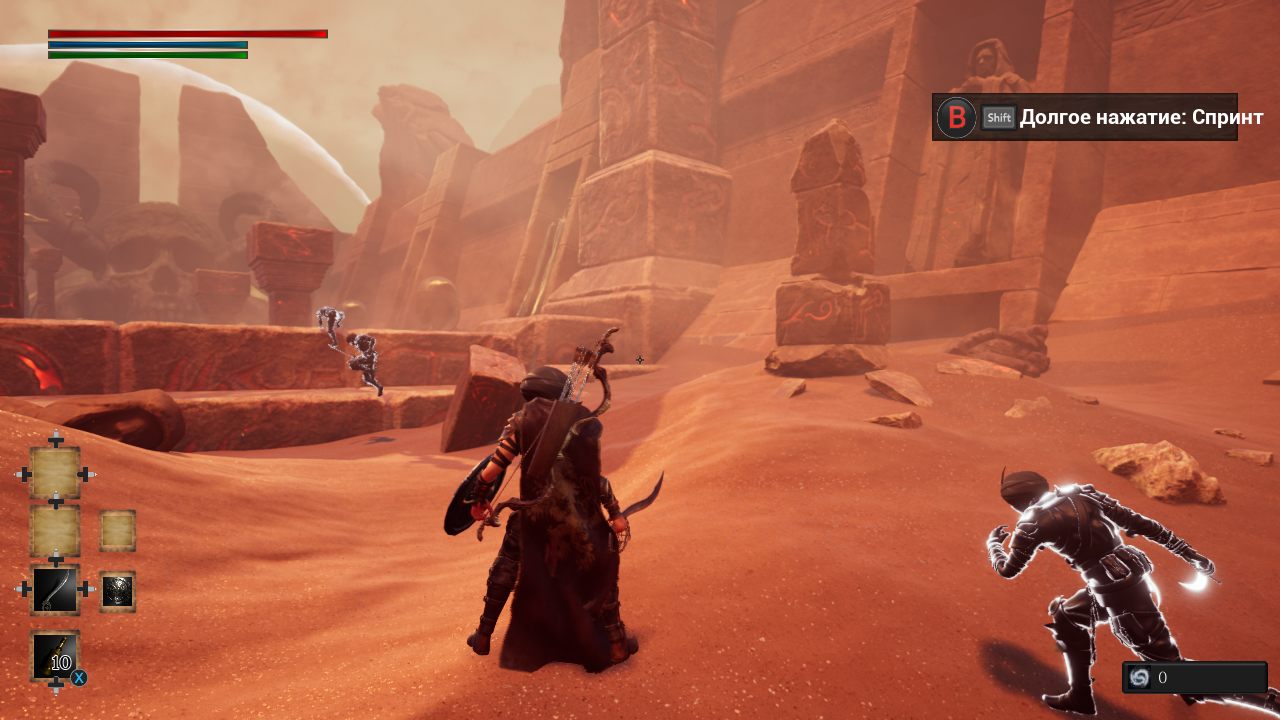Select the curved sword weapon slot
1280x720 pixels.
coord(55,589)
